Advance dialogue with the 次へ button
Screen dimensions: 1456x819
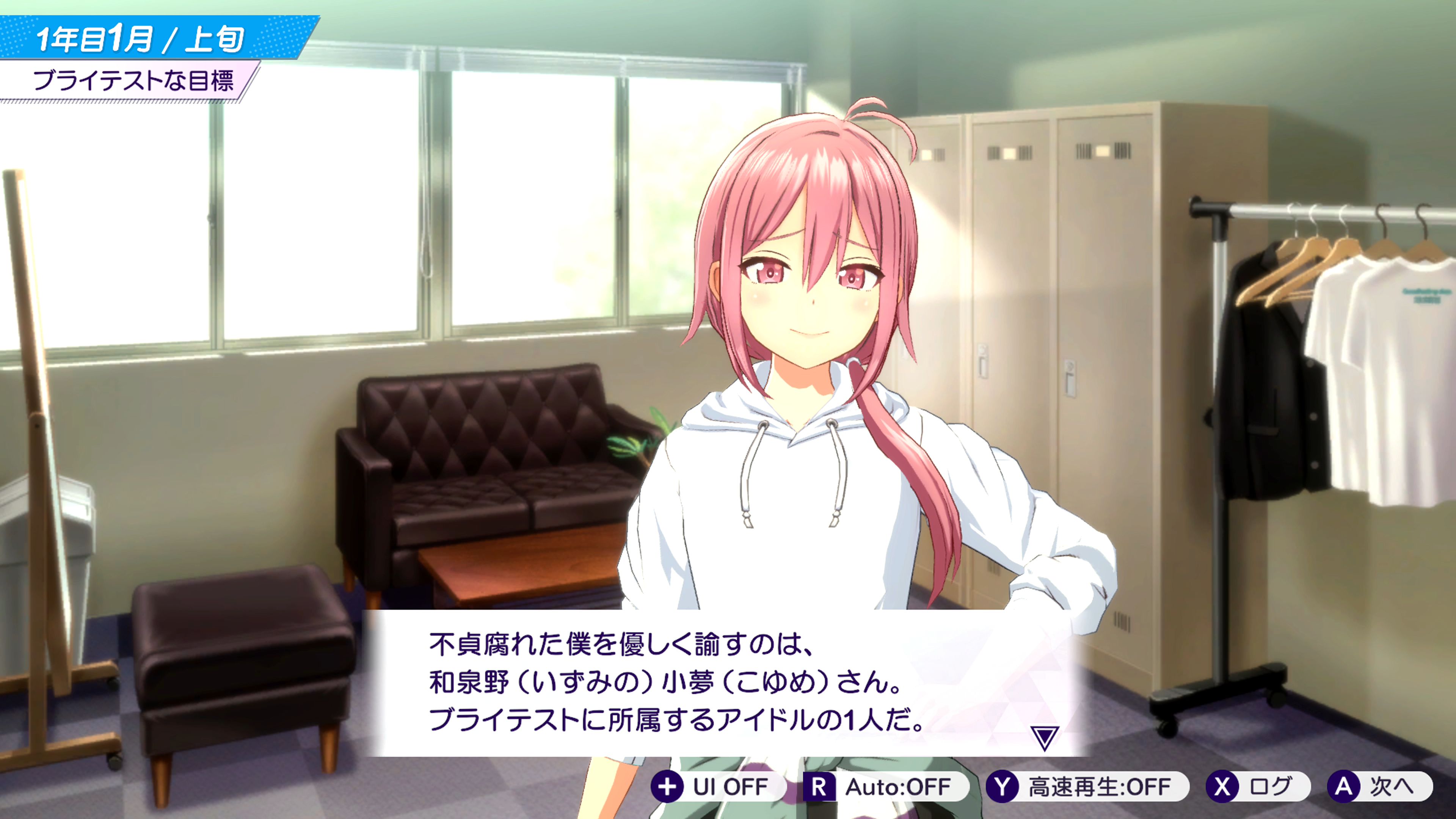[1379, 787]
